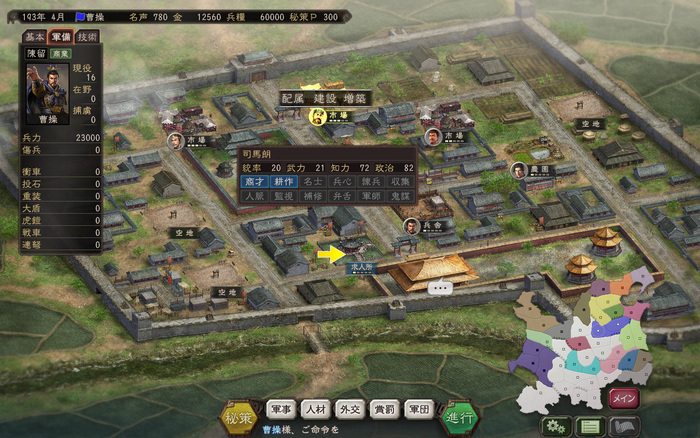The image size is (700, 438).
Task: Click the red メイン button
Action: pyautogui.click(x=624, y=399)
